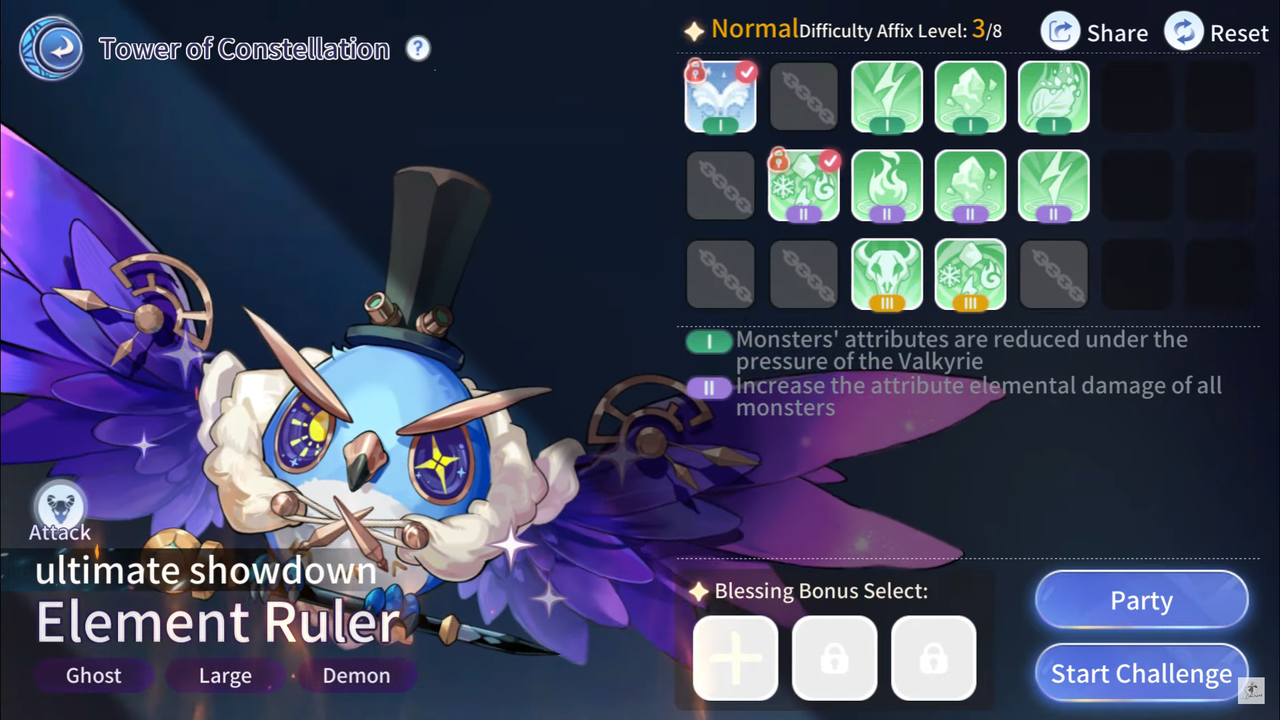Select the blue wings tier I affix
1280x720 pixels.
720,97
